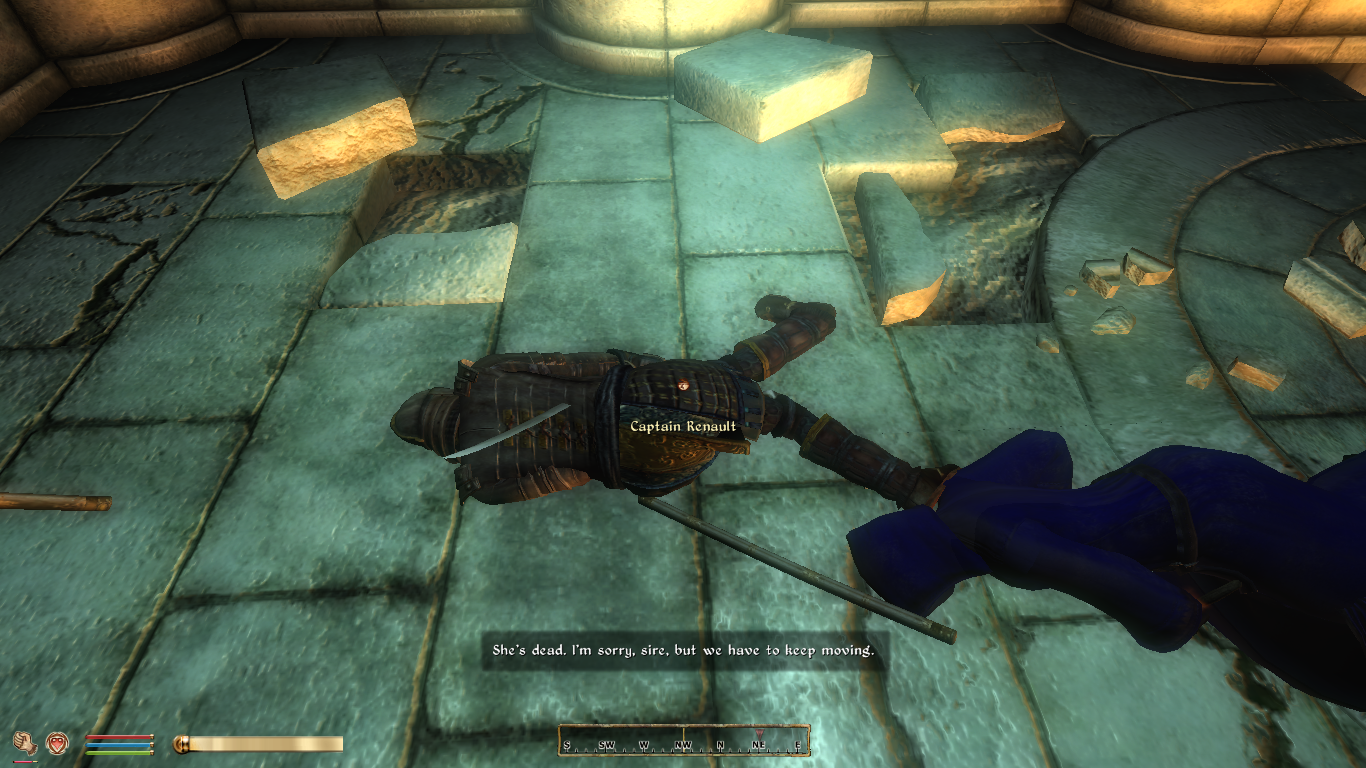Viewport: 1366px width, 768px height.
Task: Click the fist weapon icon
Action: tap(25, 743)
